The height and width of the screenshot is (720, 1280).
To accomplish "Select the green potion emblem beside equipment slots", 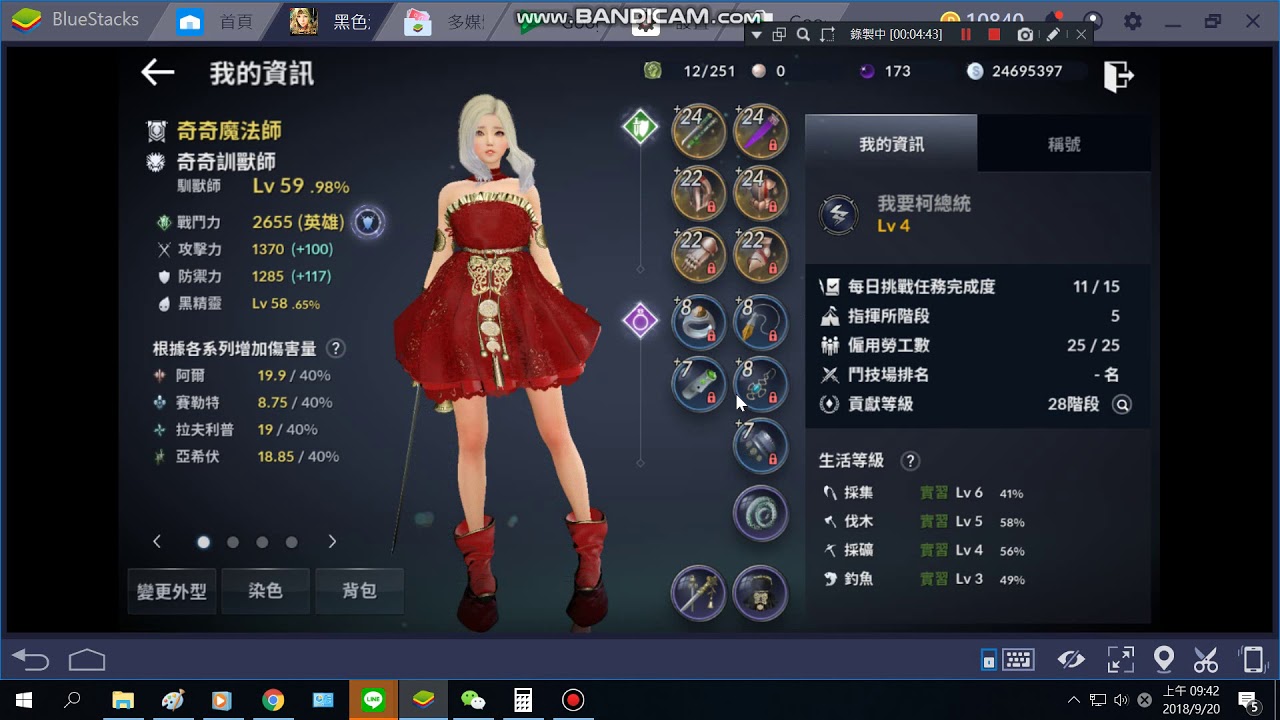I will (640, 127).
